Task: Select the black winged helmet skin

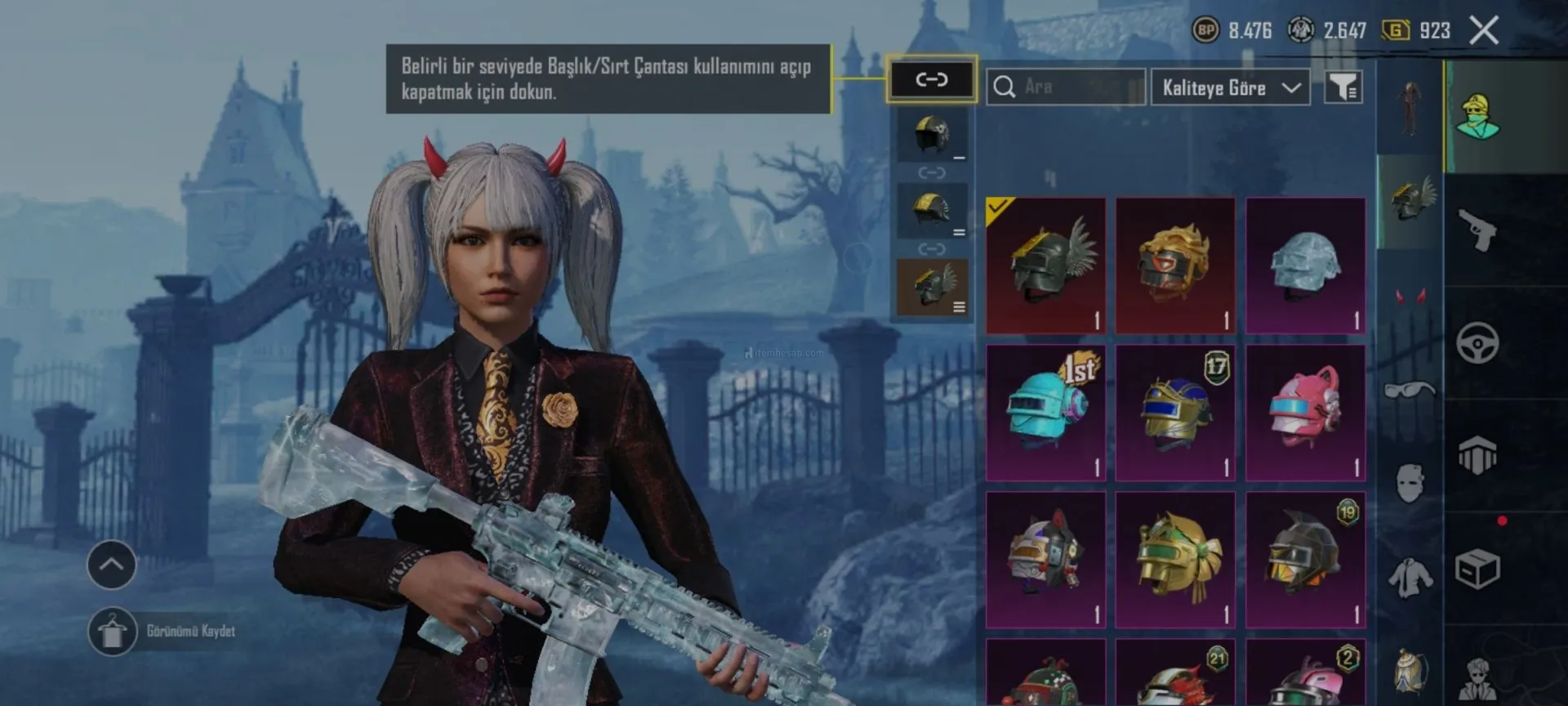Action: coord(1045,266)
